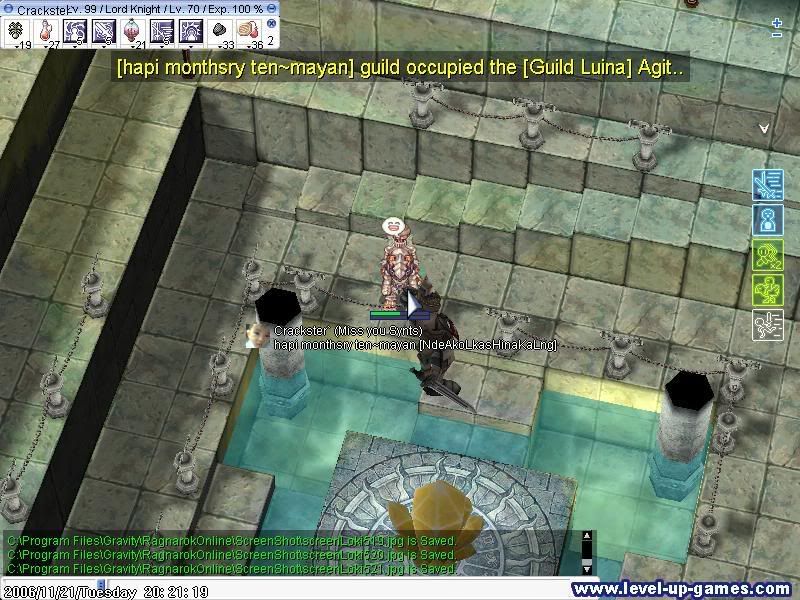Image resolution: width=800 pixels, height=600 pixels.
Task: Select the dark stone item slot
Action: tap(219, 31)
